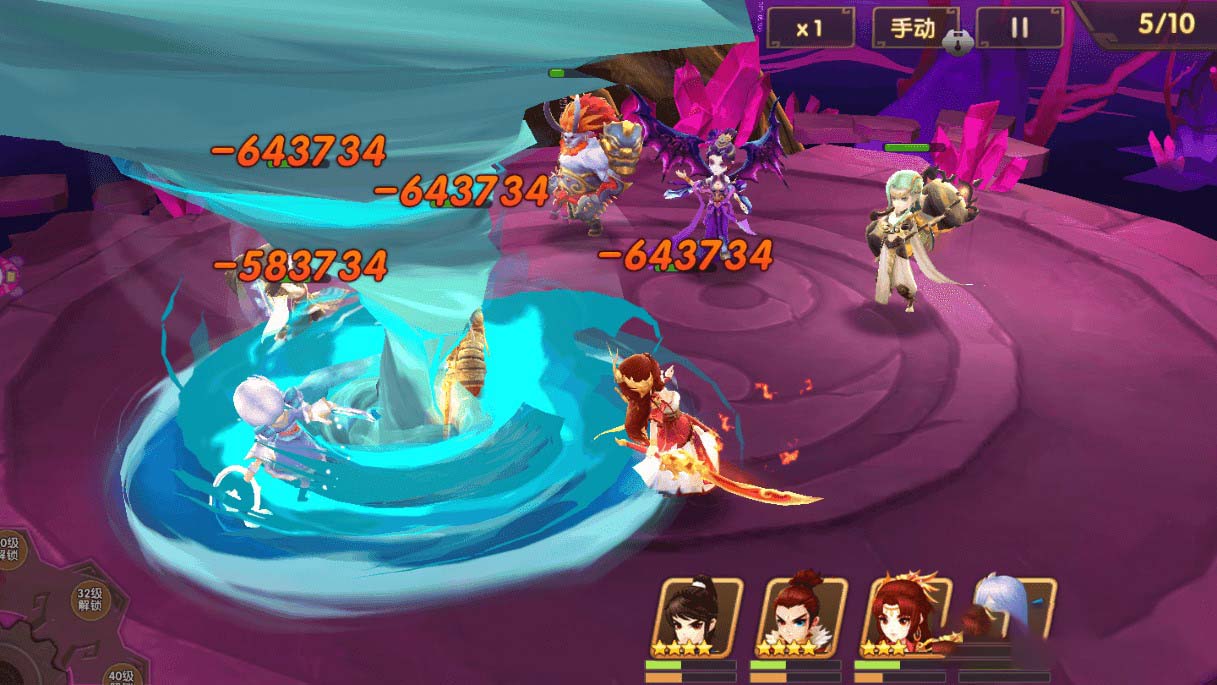Toggle the x1 battle speed button

tap(808, 28)
